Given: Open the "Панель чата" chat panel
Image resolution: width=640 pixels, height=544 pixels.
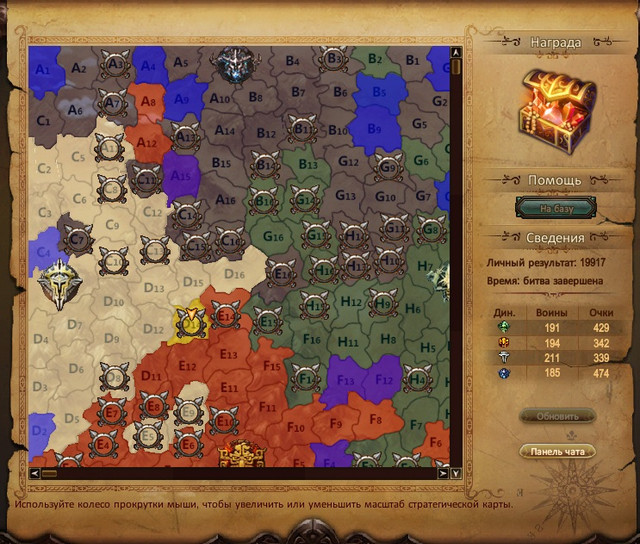Looking at the screenshot, I should point(557,452).
